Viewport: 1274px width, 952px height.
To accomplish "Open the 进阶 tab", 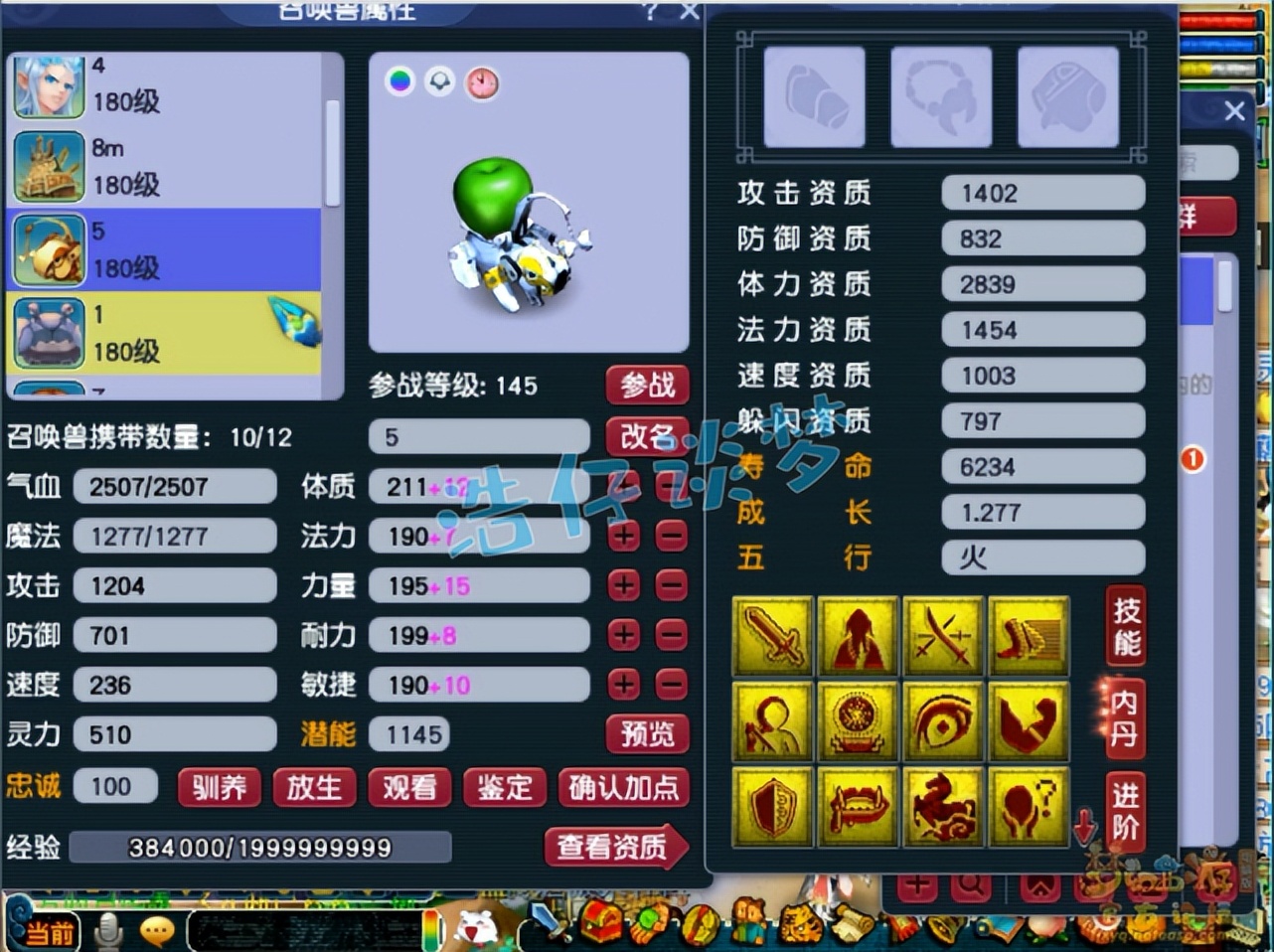I will coord(1124,810).
